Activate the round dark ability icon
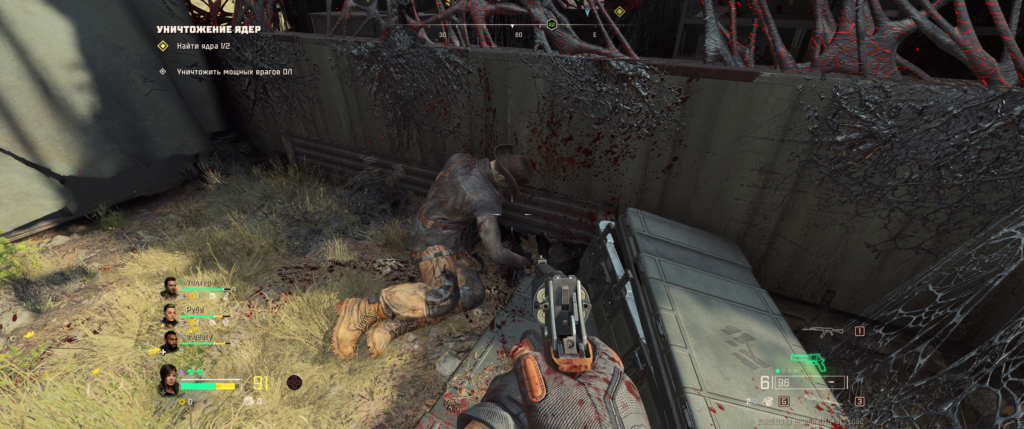1024x429 pixels. pyautogui.click(x=294, y=382)
